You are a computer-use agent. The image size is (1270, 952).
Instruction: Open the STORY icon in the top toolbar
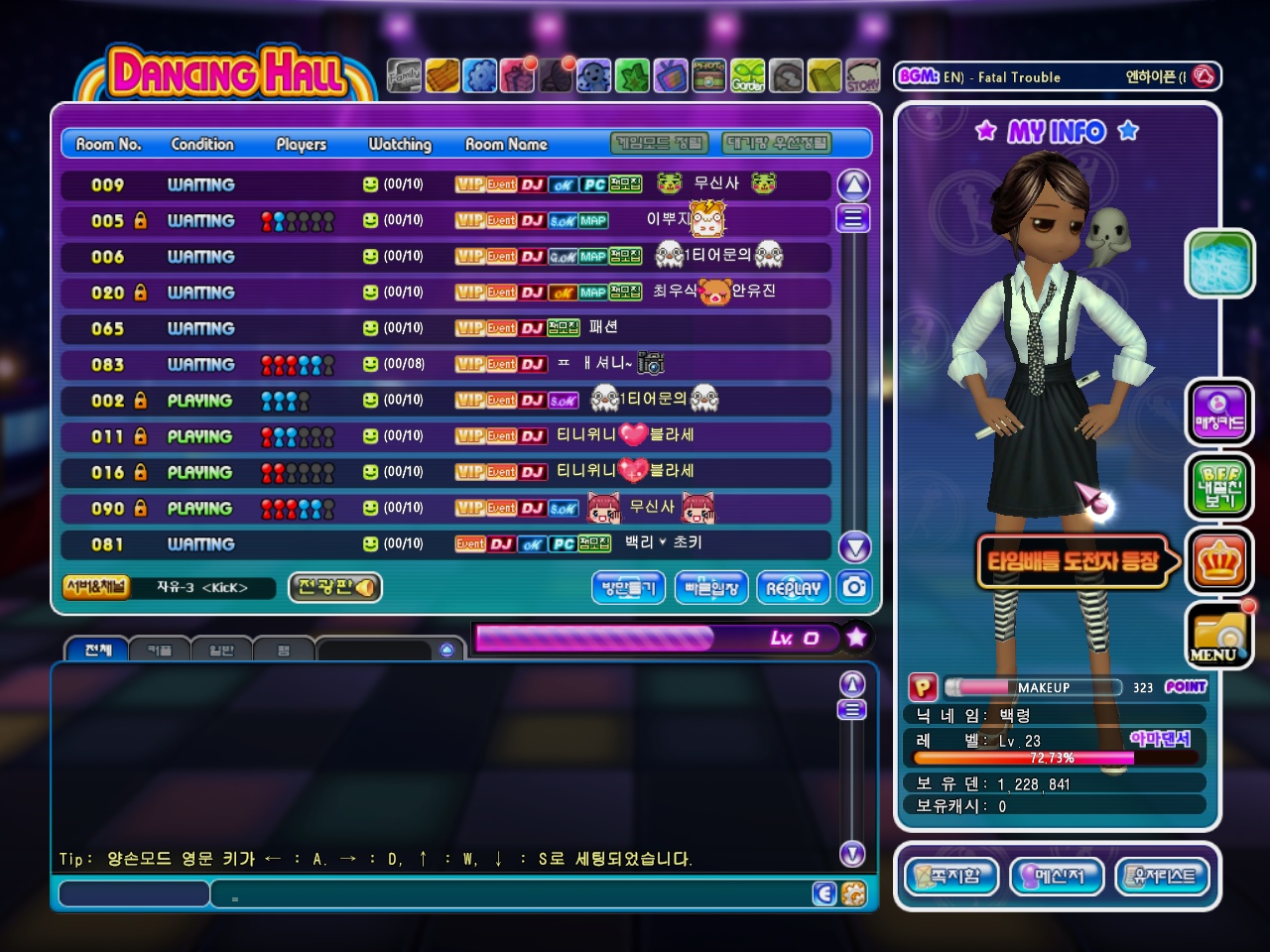(862, 76)
